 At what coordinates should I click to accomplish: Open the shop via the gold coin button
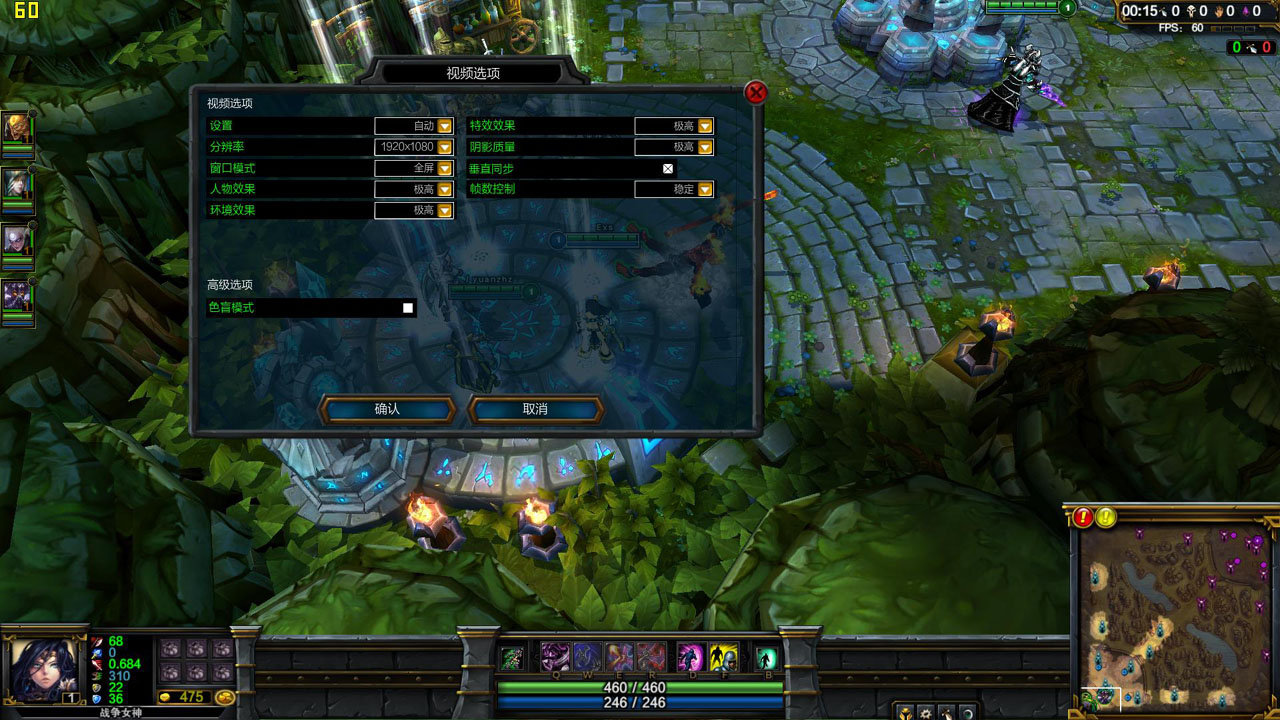click(x=225, y=697)
